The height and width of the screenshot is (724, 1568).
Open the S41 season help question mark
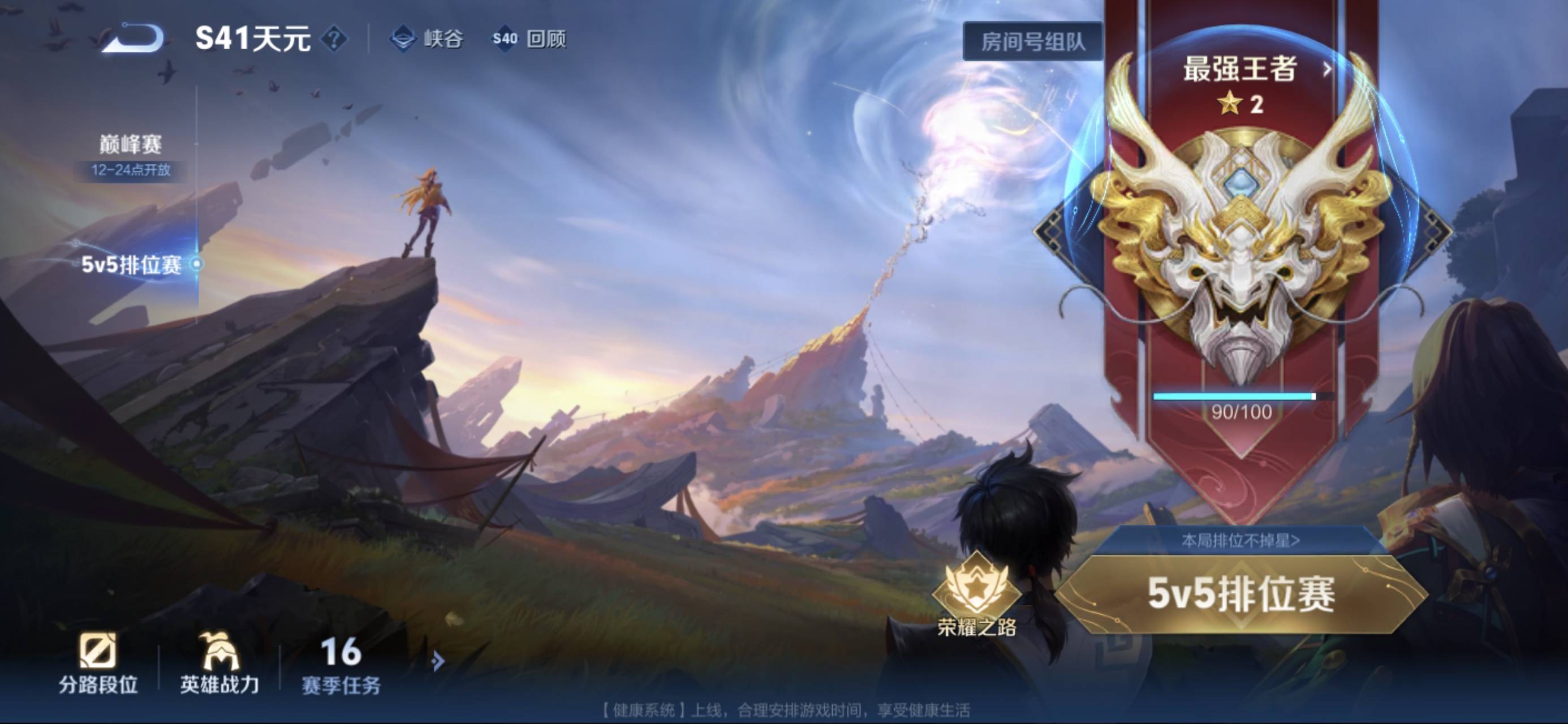coord(334,40)
